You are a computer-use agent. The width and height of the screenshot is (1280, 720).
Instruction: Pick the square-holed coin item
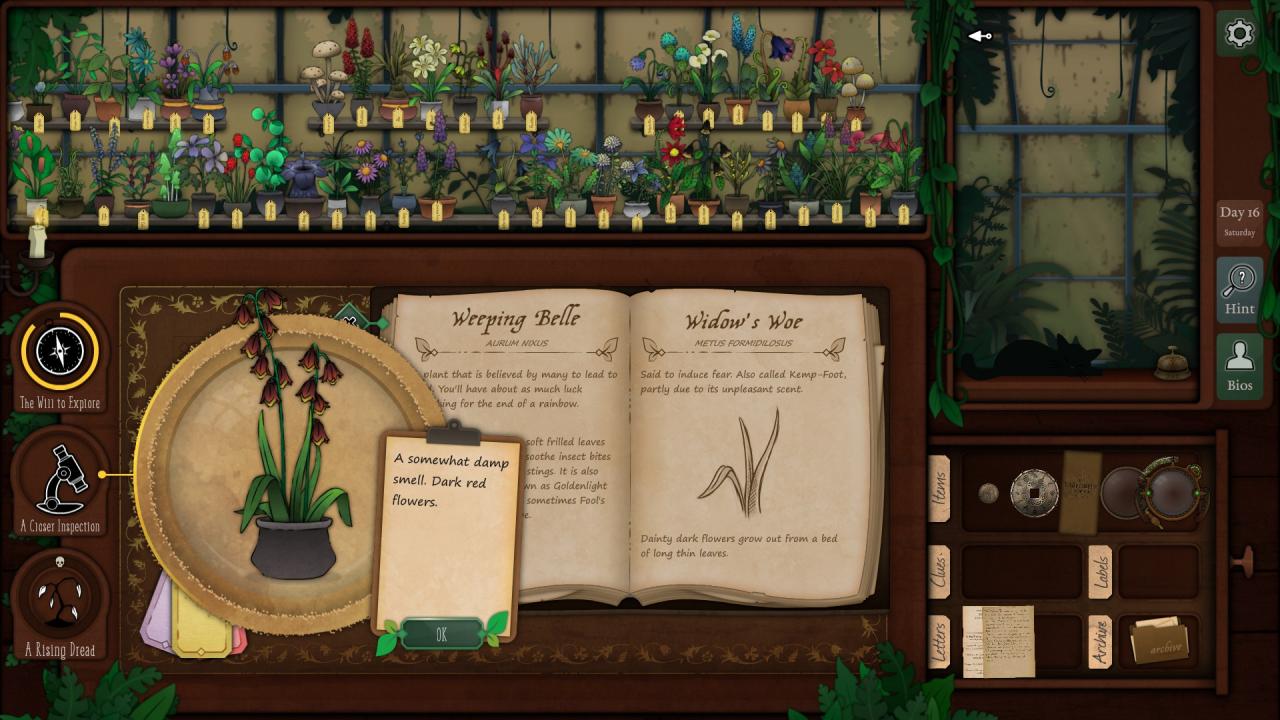(x=1034, y=493)
